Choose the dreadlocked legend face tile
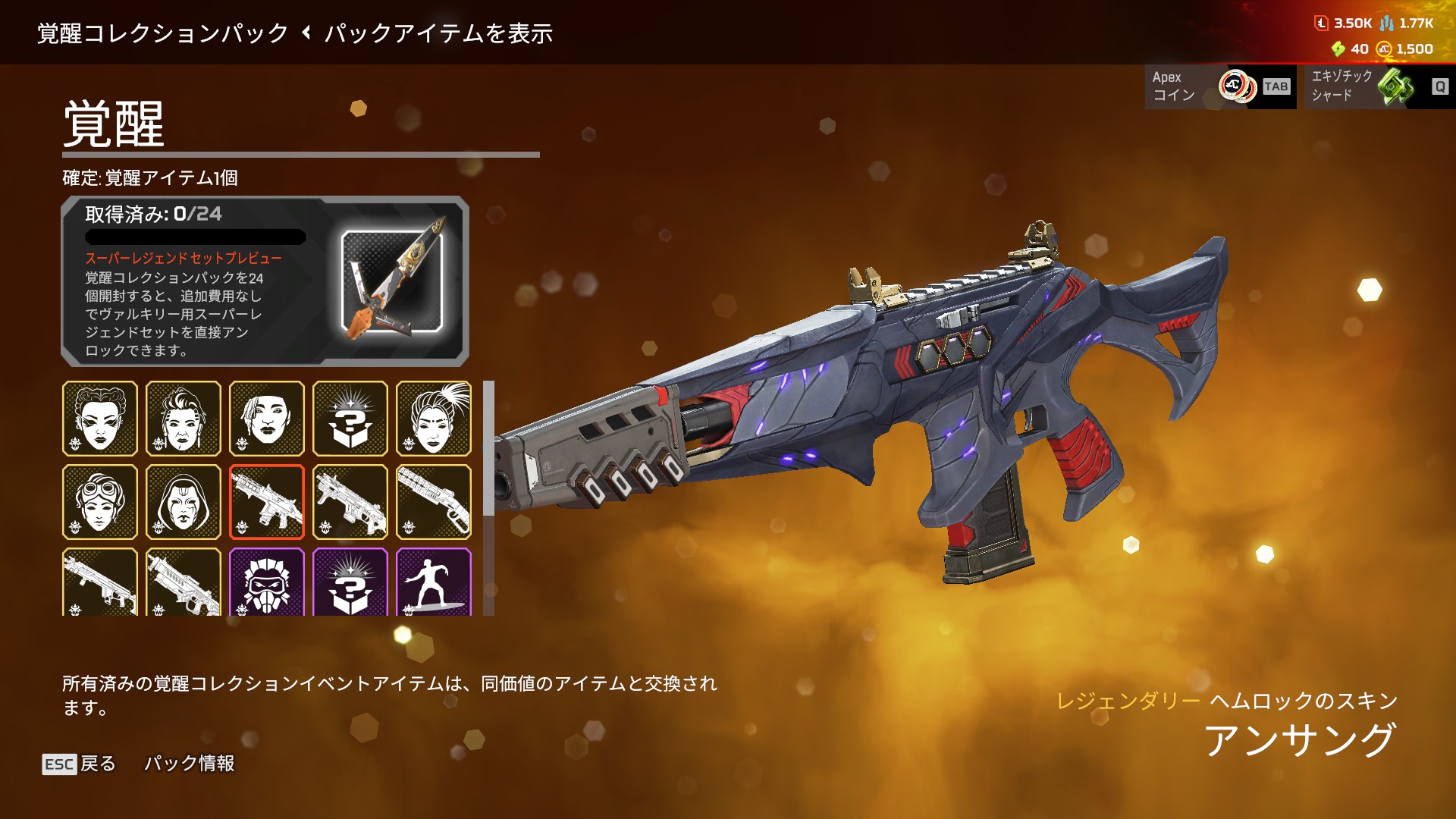The image size is (1456, 819). click(x=267, y=419)
